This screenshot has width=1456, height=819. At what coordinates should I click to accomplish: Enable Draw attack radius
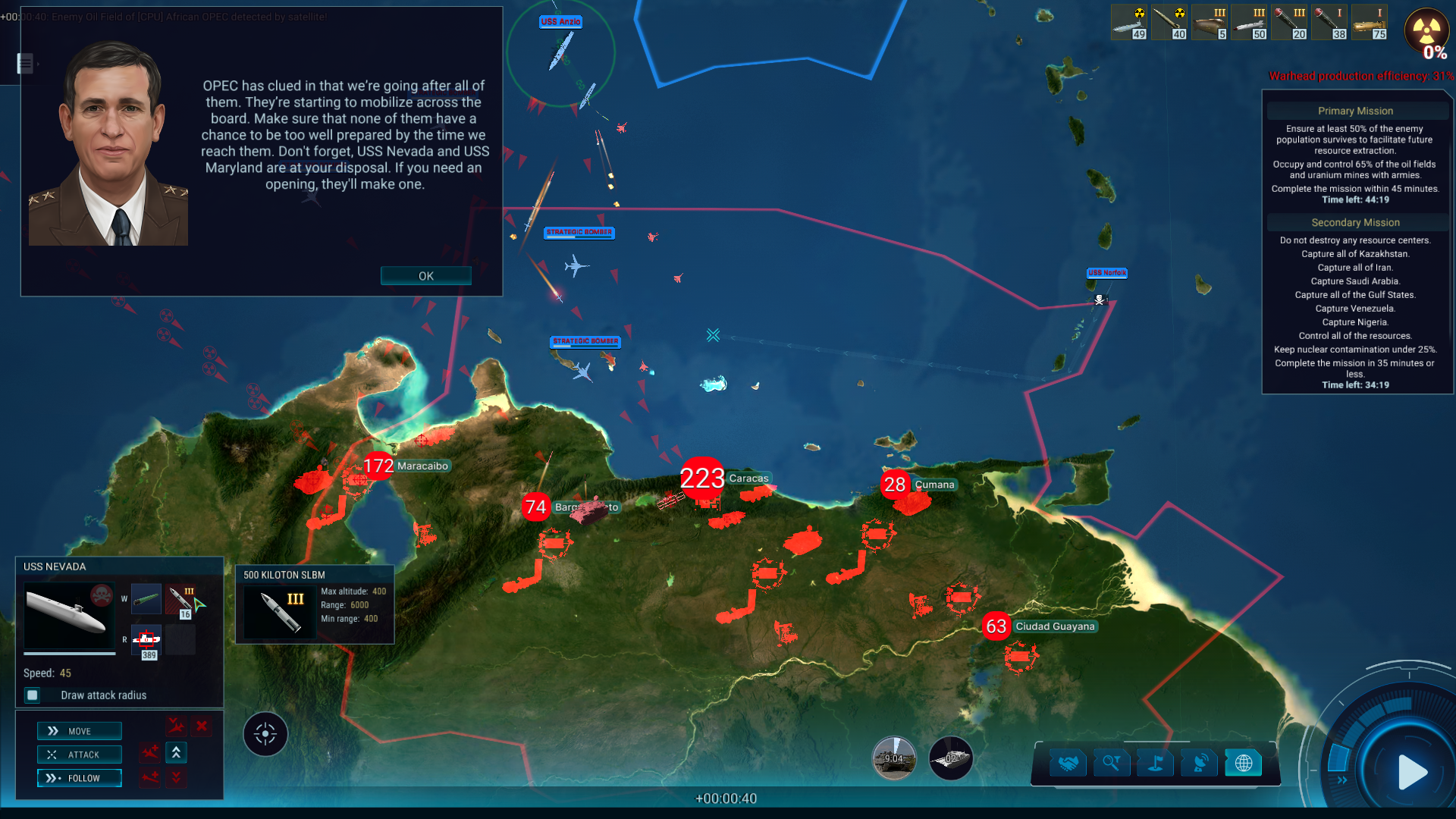coord(31,695)
